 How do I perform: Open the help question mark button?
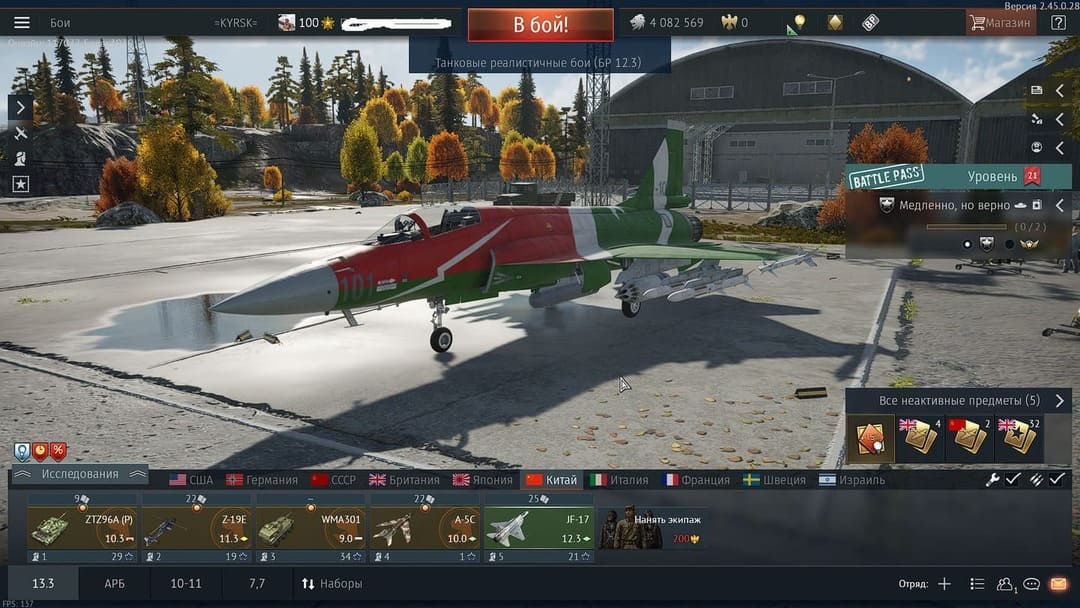pyautogui.click(x=1058, y=23)
